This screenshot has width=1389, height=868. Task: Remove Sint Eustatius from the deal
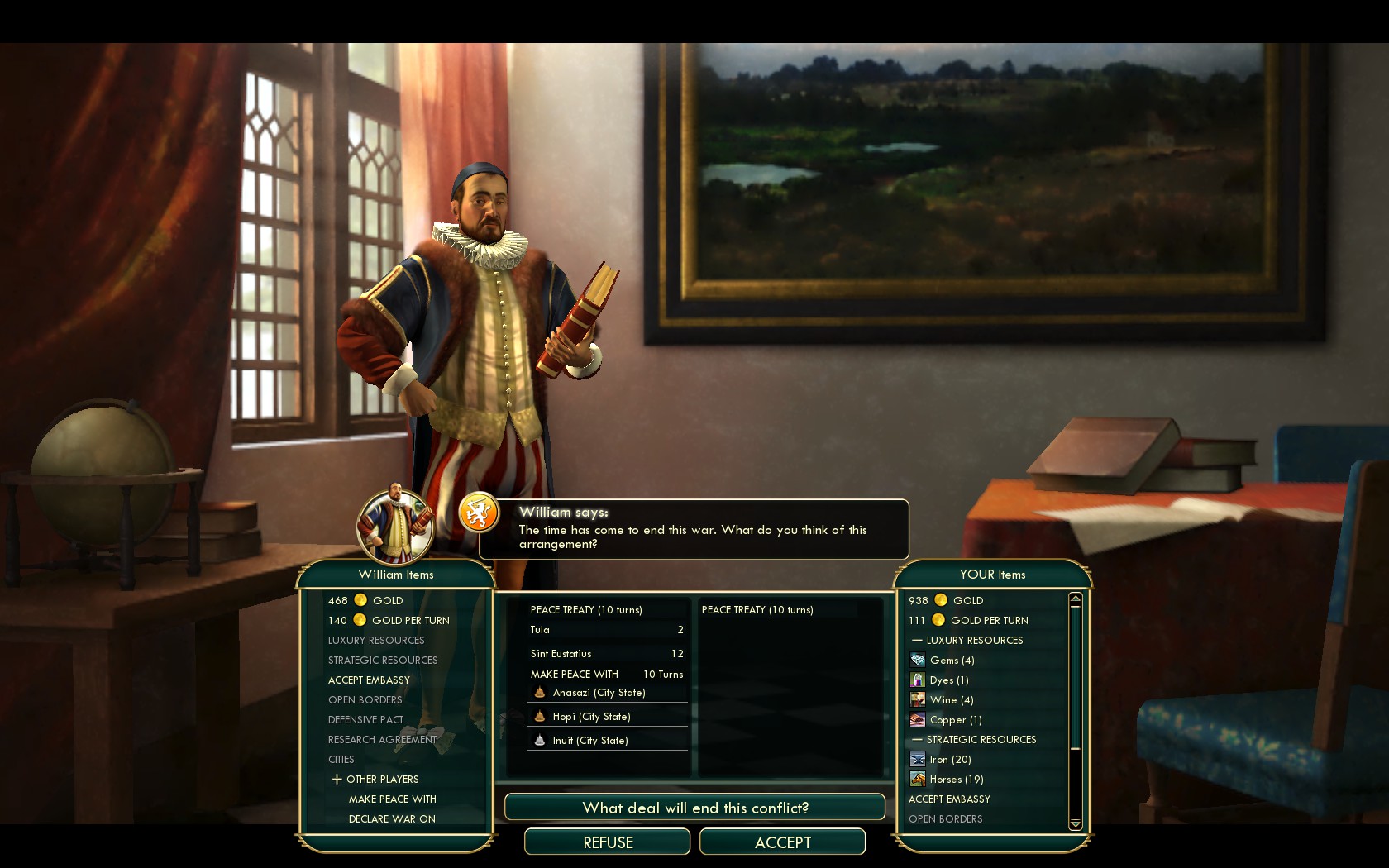[606, 654]
